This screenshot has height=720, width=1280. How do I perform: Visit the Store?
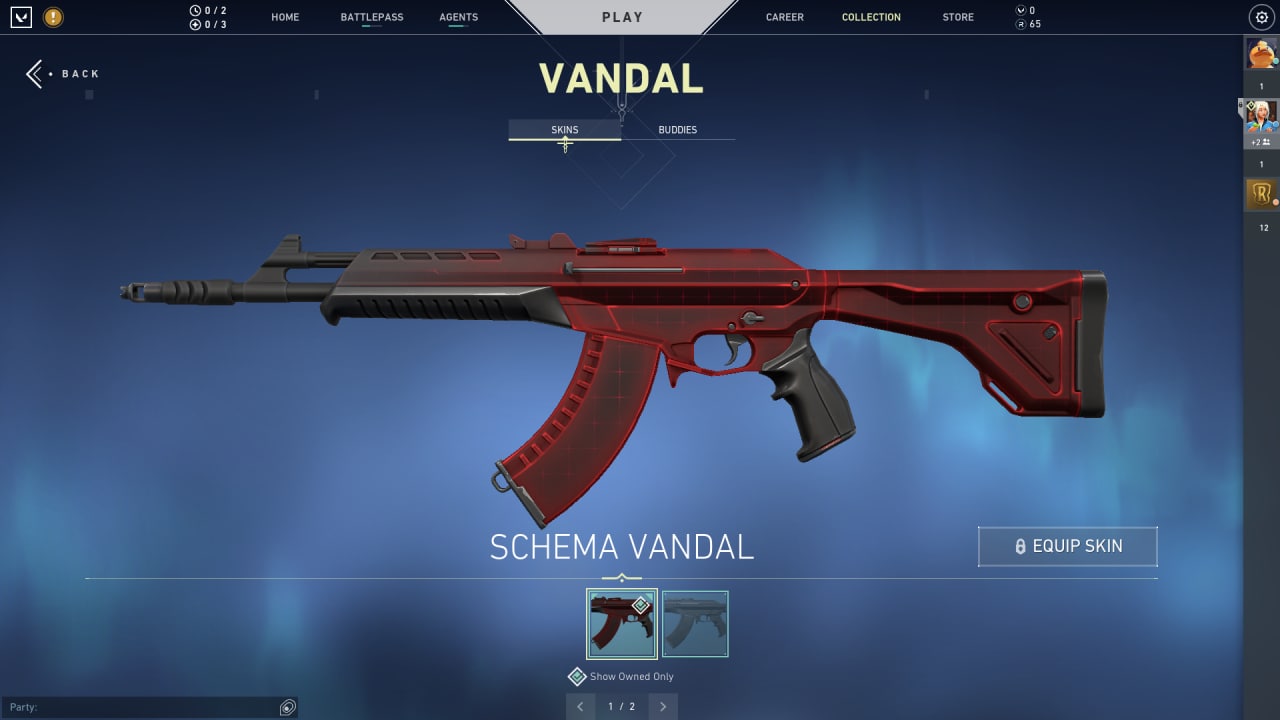[957, 17]
